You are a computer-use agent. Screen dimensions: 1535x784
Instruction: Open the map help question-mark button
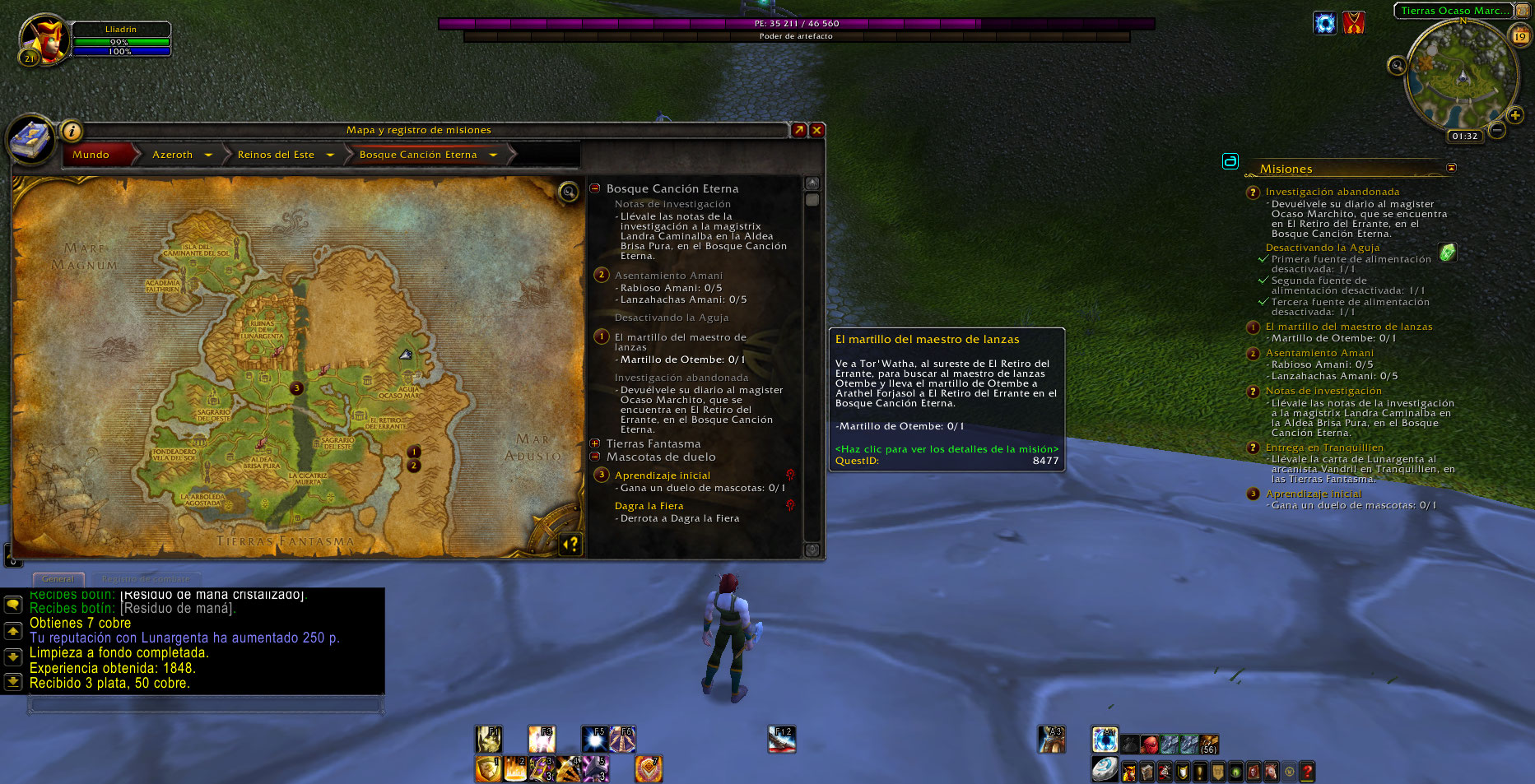(570, 544)
